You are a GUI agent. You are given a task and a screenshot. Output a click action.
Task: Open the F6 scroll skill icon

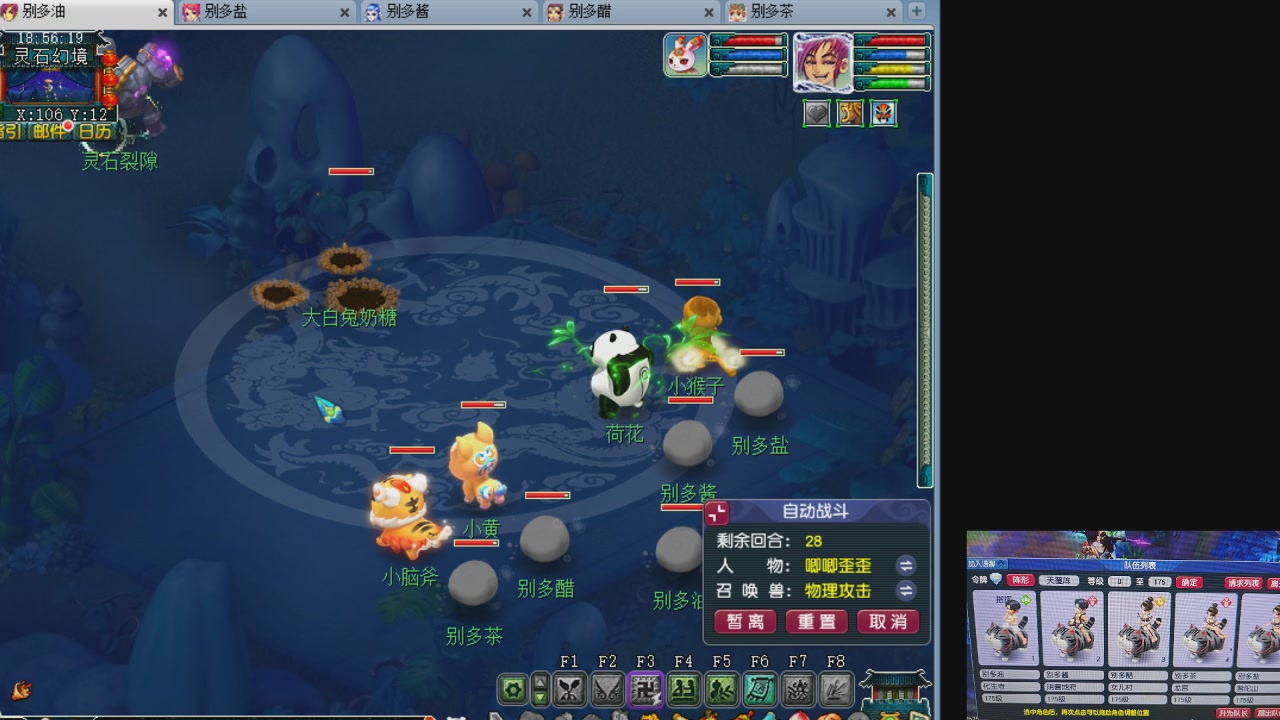point(762,688)
